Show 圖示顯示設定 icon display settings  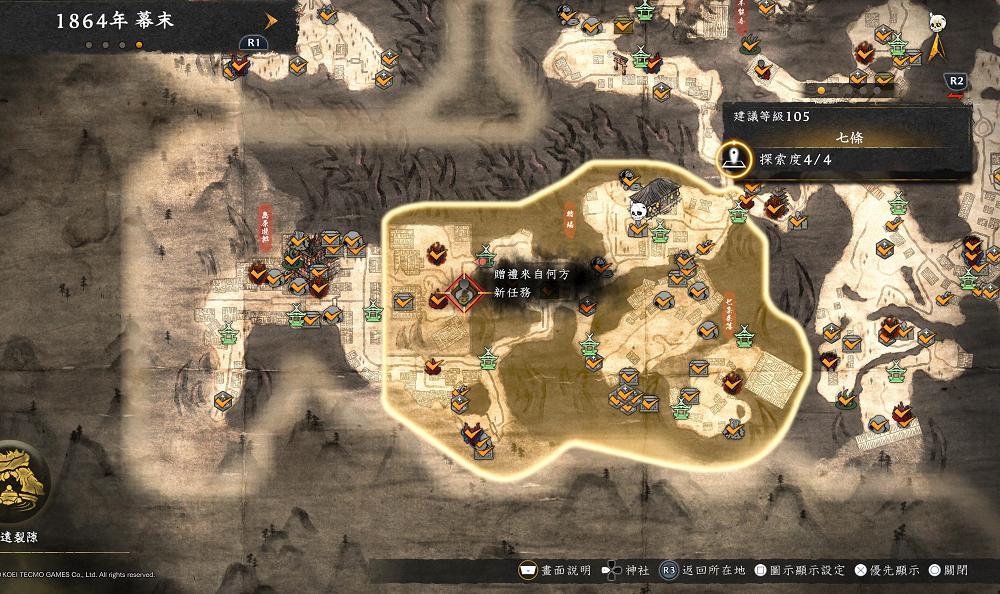(802, 570)
